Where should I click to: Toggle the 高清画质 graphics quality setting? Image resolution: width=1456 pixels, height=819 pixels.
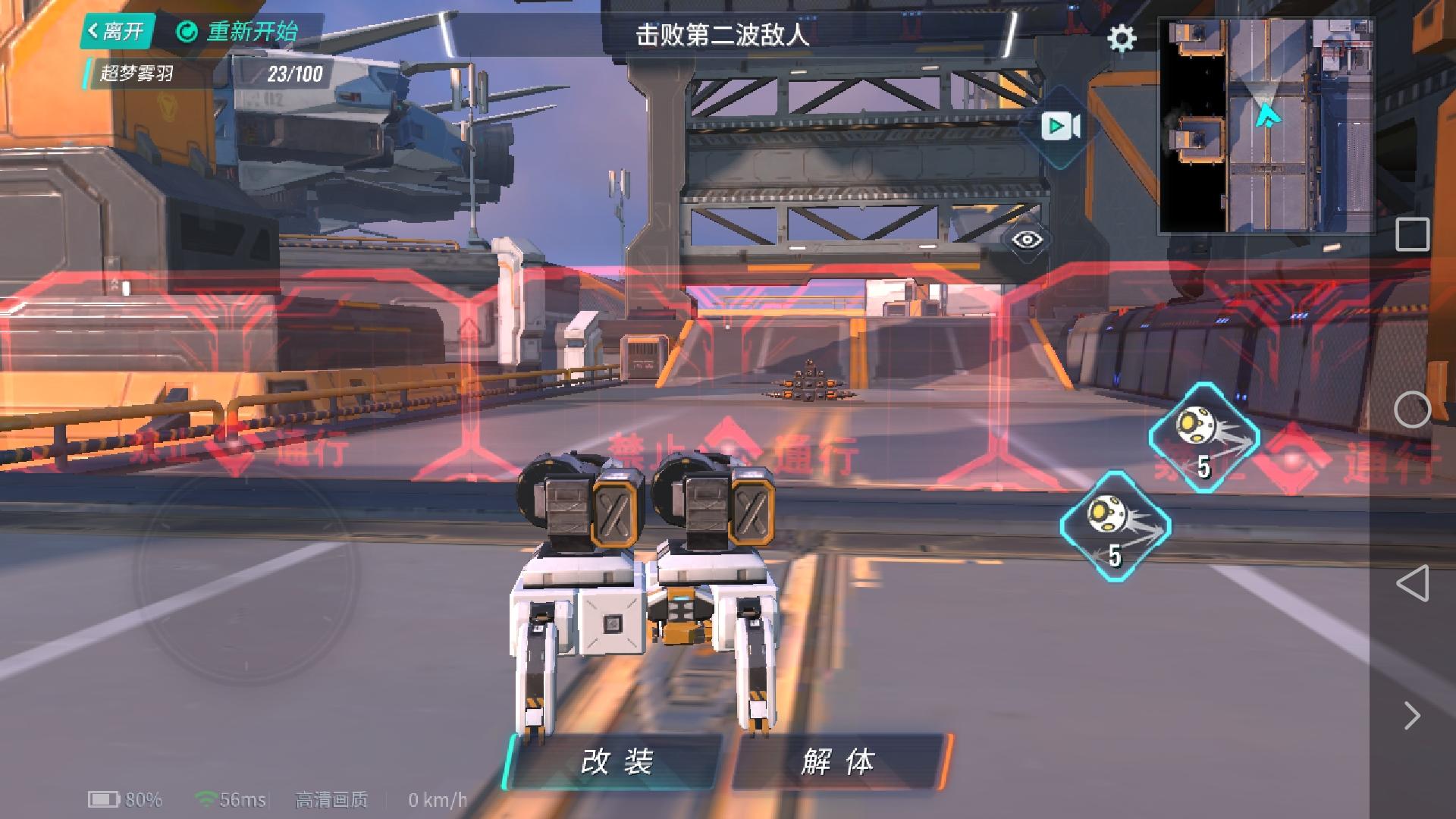point(329,799)
